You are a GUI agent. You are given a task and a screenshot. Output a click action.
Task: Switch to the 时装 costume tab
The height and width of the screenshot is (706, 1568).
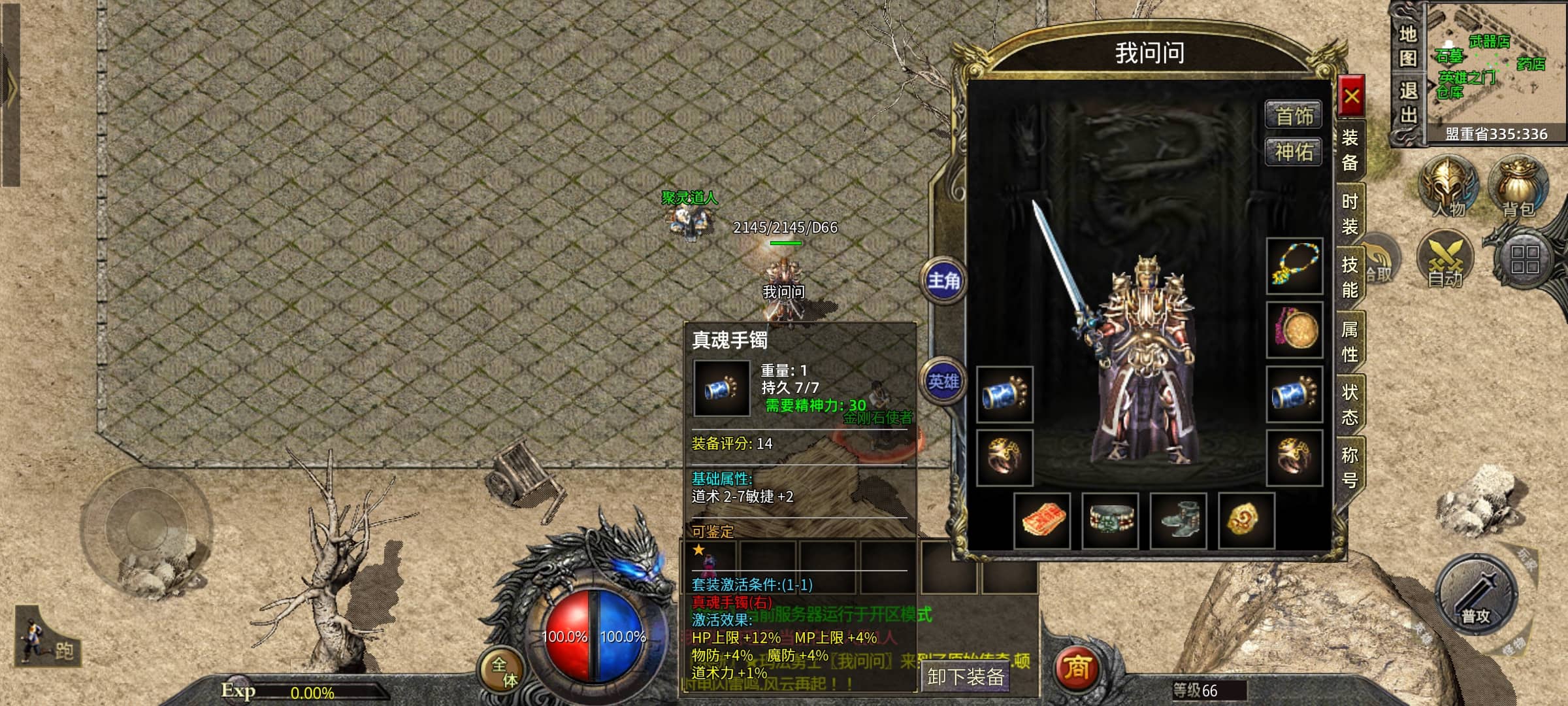pyautogui.click(x=1350, y=214)
